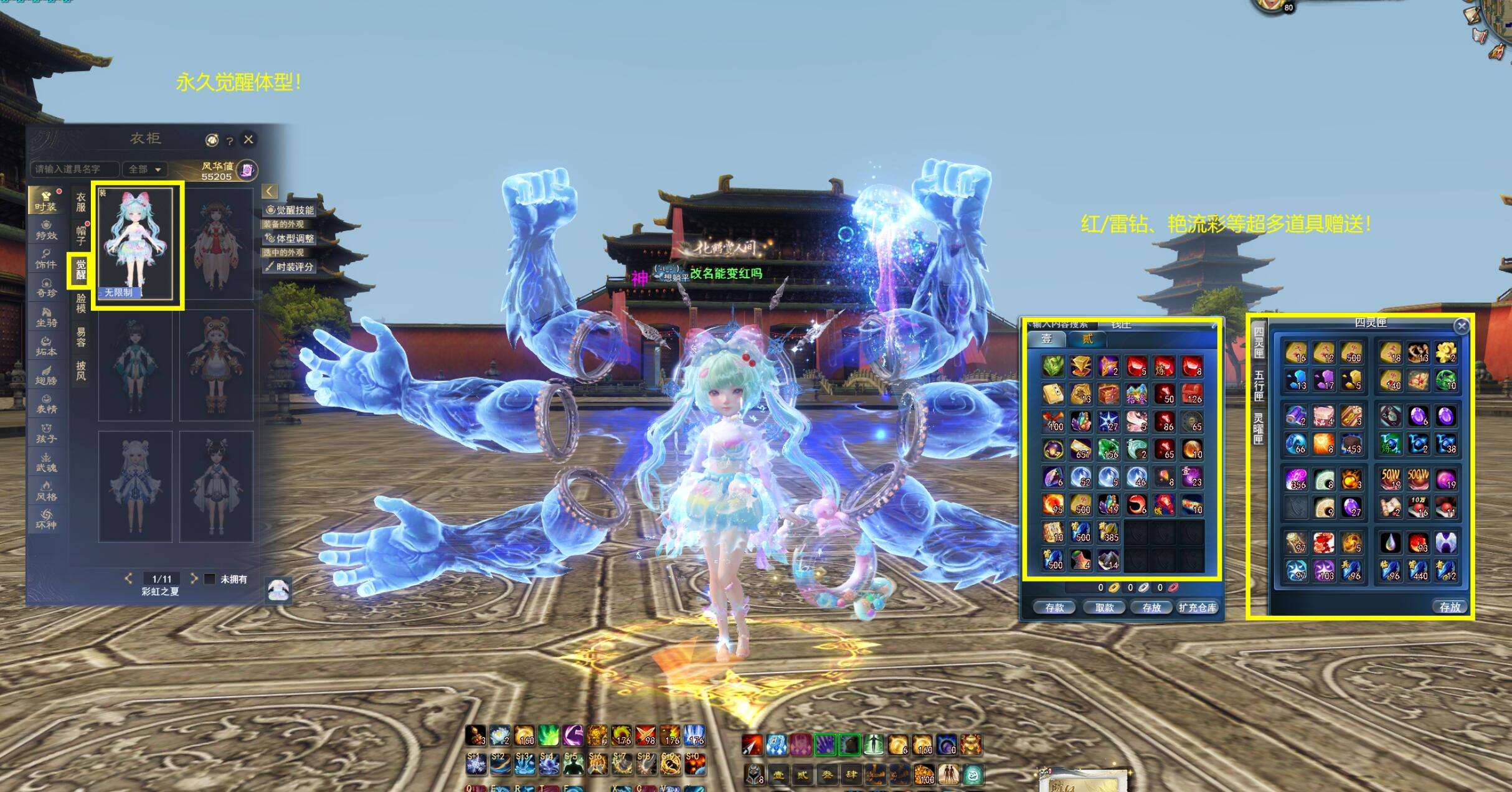1512x792 pixels.
Task: Go to next wardrobe page
Action: 194,578
